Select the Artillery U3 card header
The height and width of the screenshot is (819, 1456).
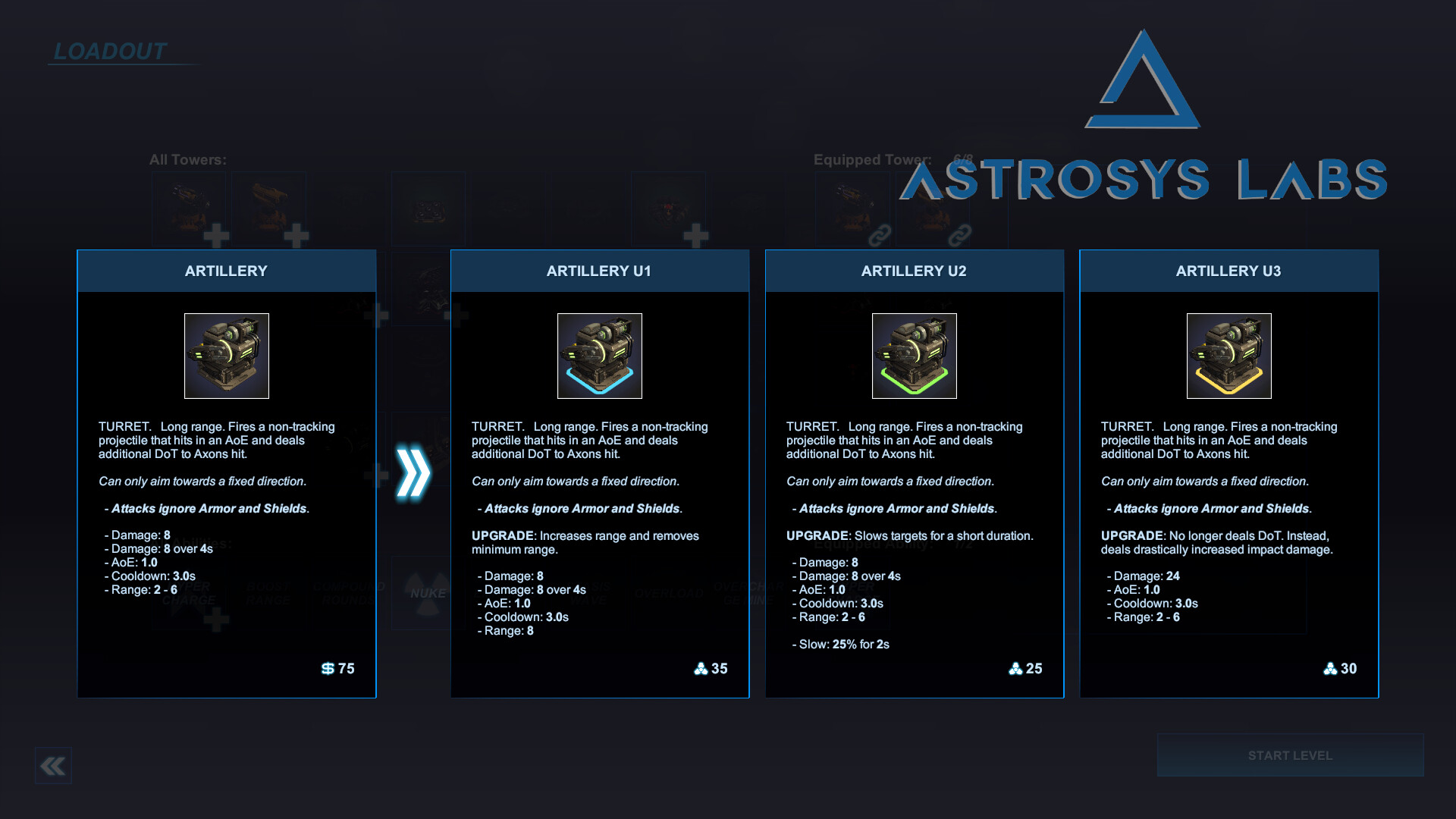point(1228,271)
